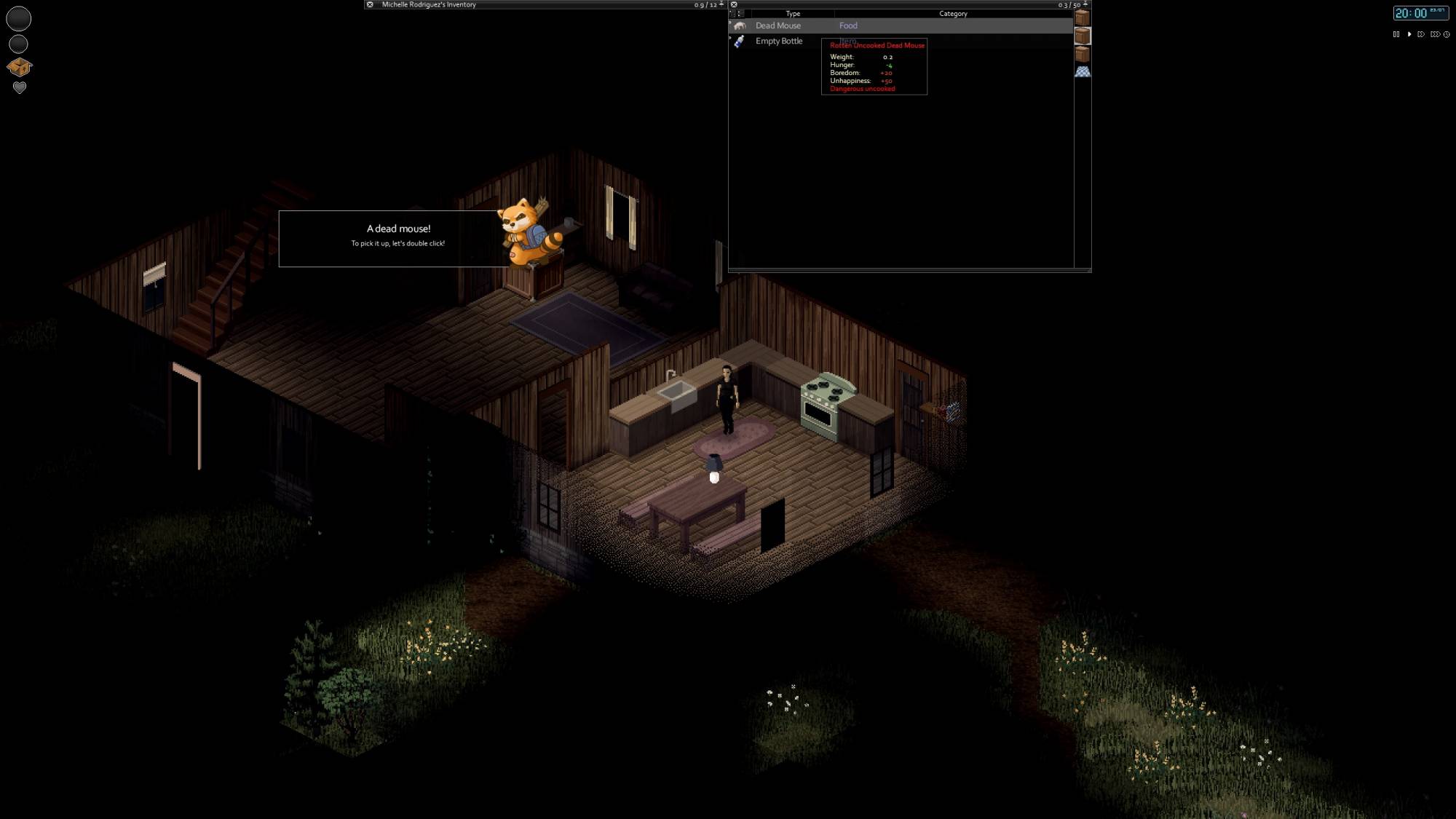
Task: Click the large primary hand slot circle
Action: [19, 19]
